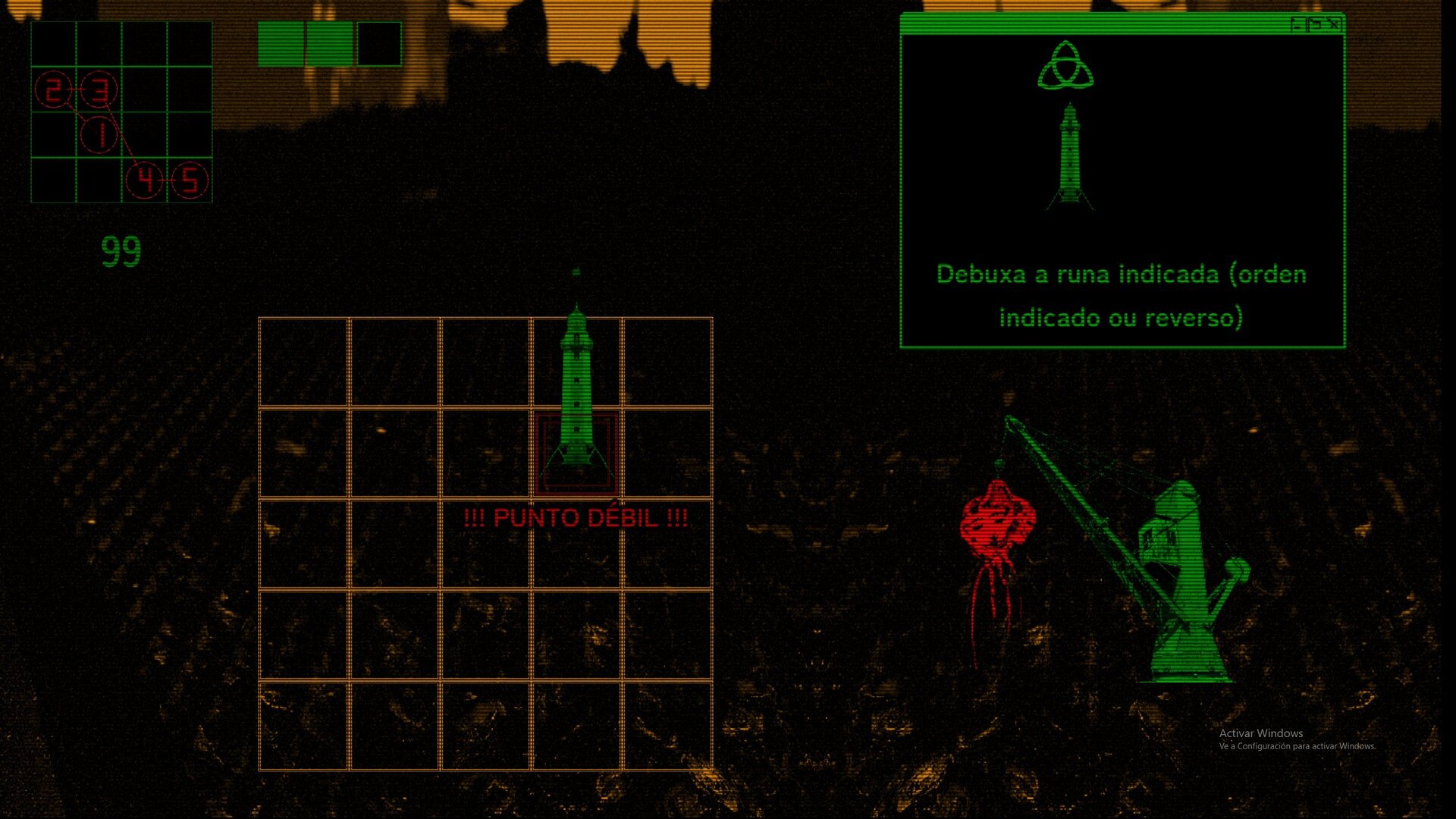Tap rune node number 5
The height and width of the screenshot is (819, 1456).
[190, 180]
